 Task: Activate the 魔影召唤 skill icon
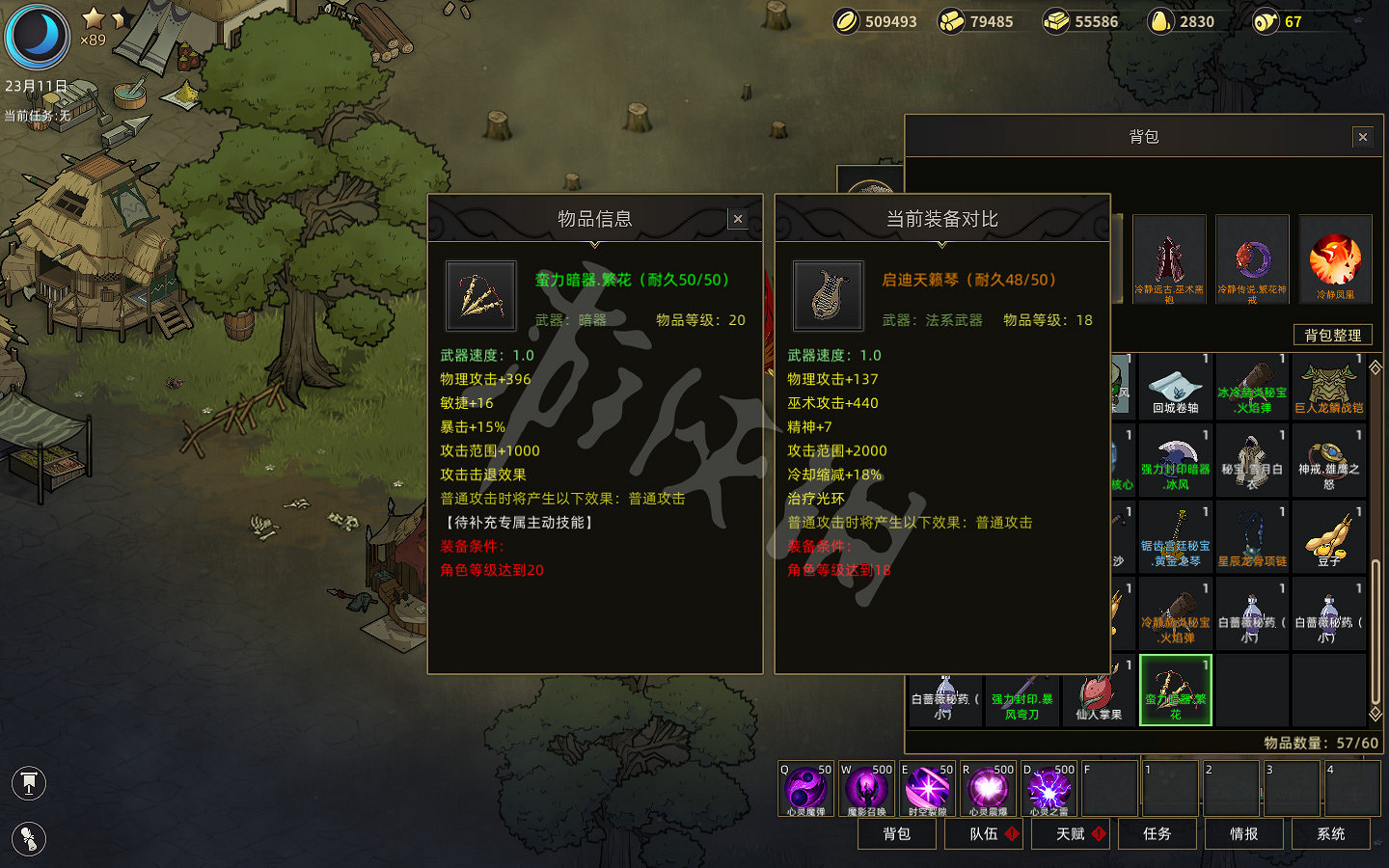pos(863,788)
